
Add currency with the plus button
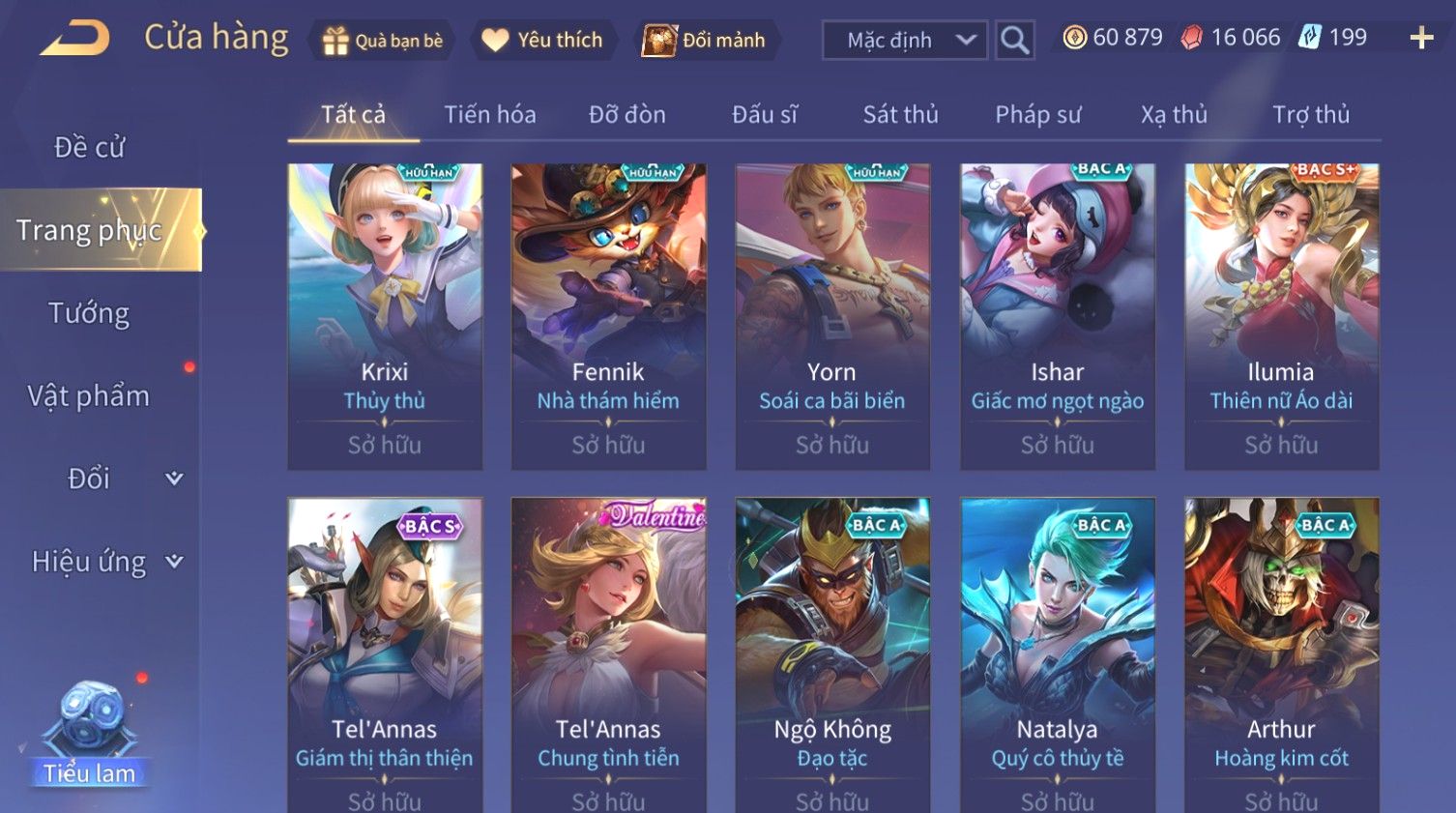[1421, 39]
